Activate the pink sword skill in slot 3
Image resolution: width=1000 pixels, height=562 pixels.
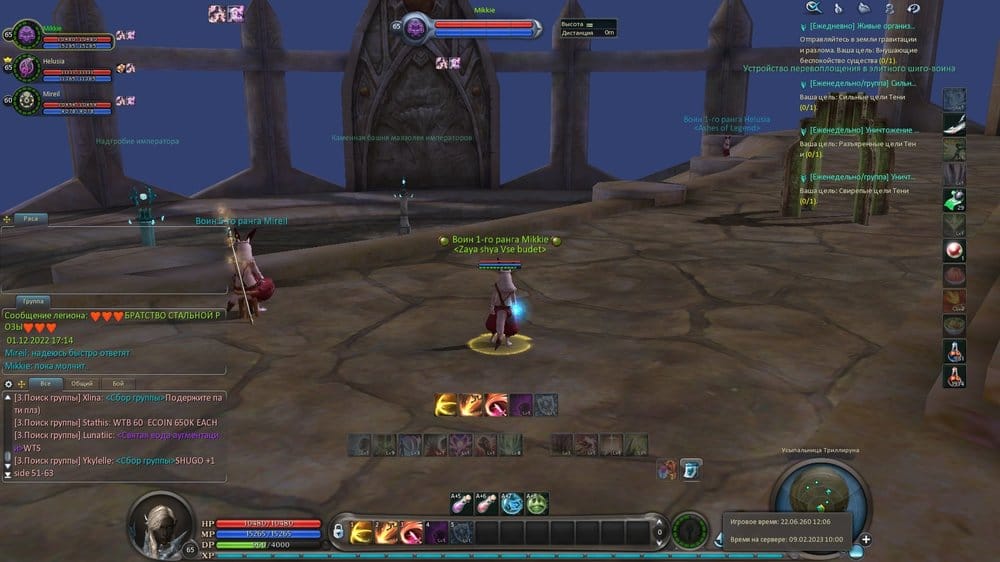pos(411,532)
